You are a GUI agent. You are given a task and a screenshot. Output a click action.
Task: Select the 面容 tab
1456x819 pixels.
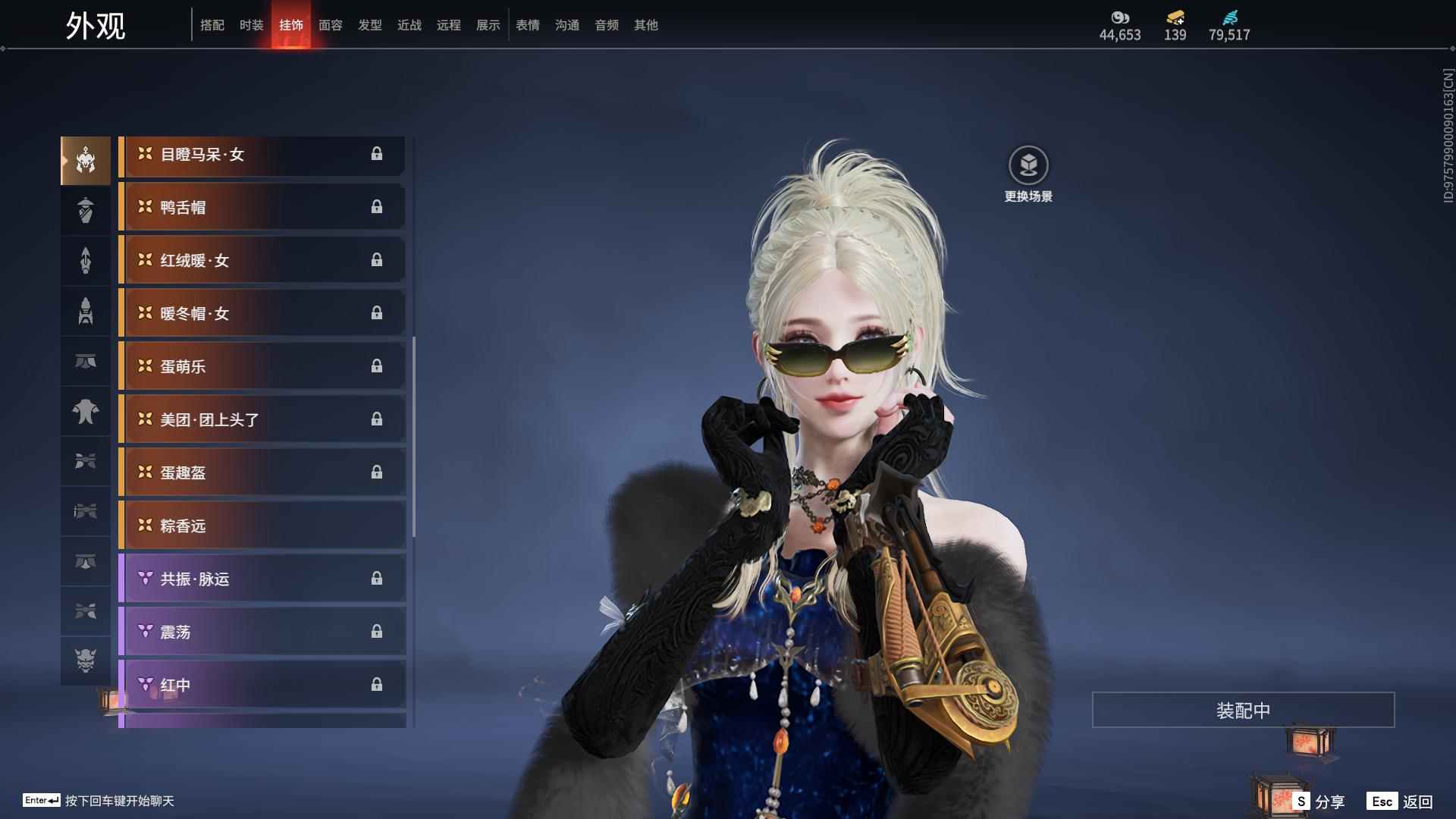(330, 25)
